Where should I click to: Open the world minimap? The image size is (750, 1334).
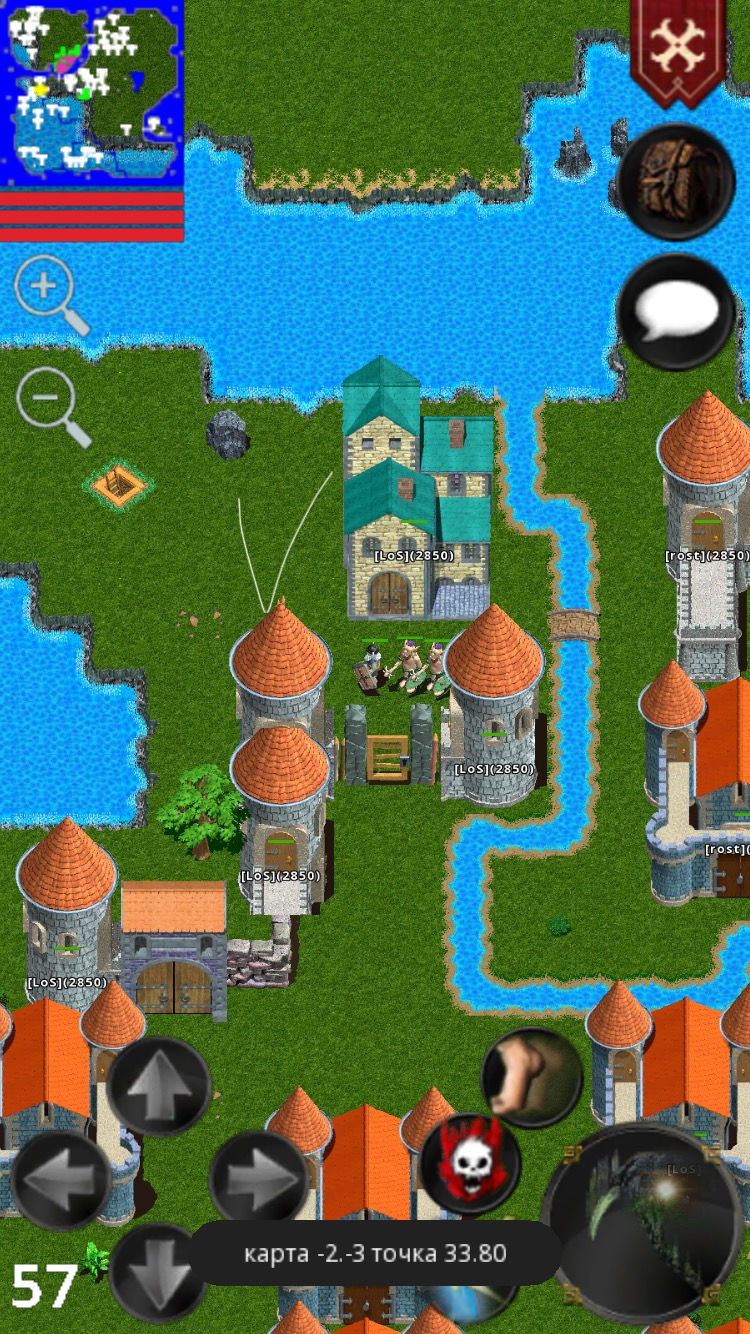tap(92, 92)
